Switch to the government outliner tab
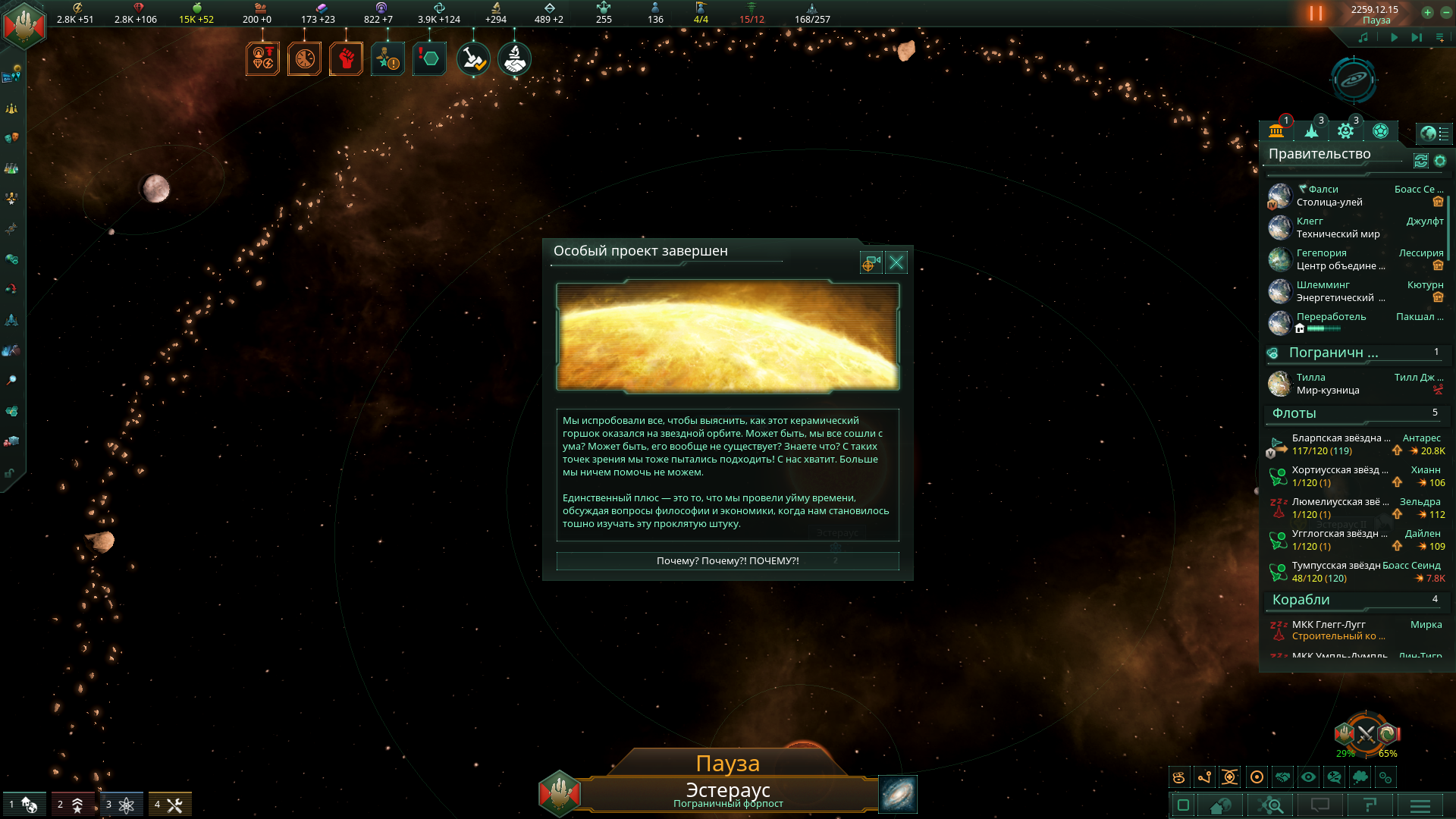1456x819 pixels. click(x=1276, y=131)
